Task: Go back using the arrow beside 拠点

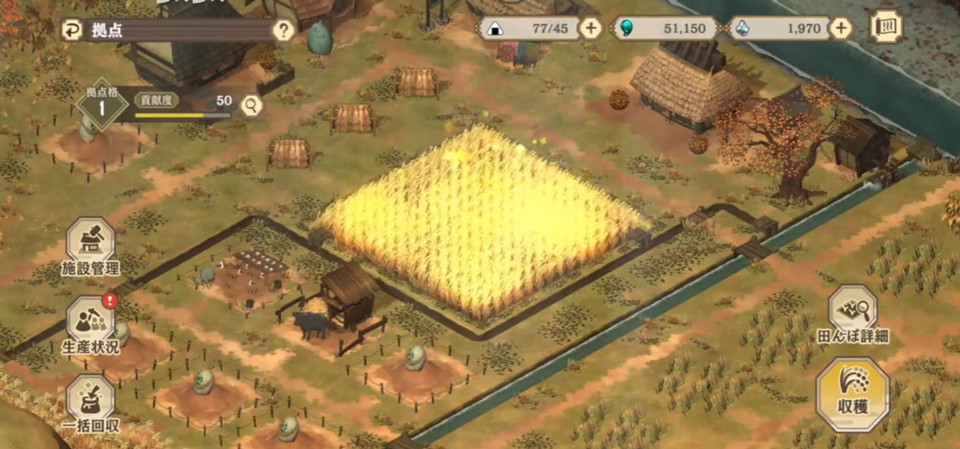Action: pos(72,29)
